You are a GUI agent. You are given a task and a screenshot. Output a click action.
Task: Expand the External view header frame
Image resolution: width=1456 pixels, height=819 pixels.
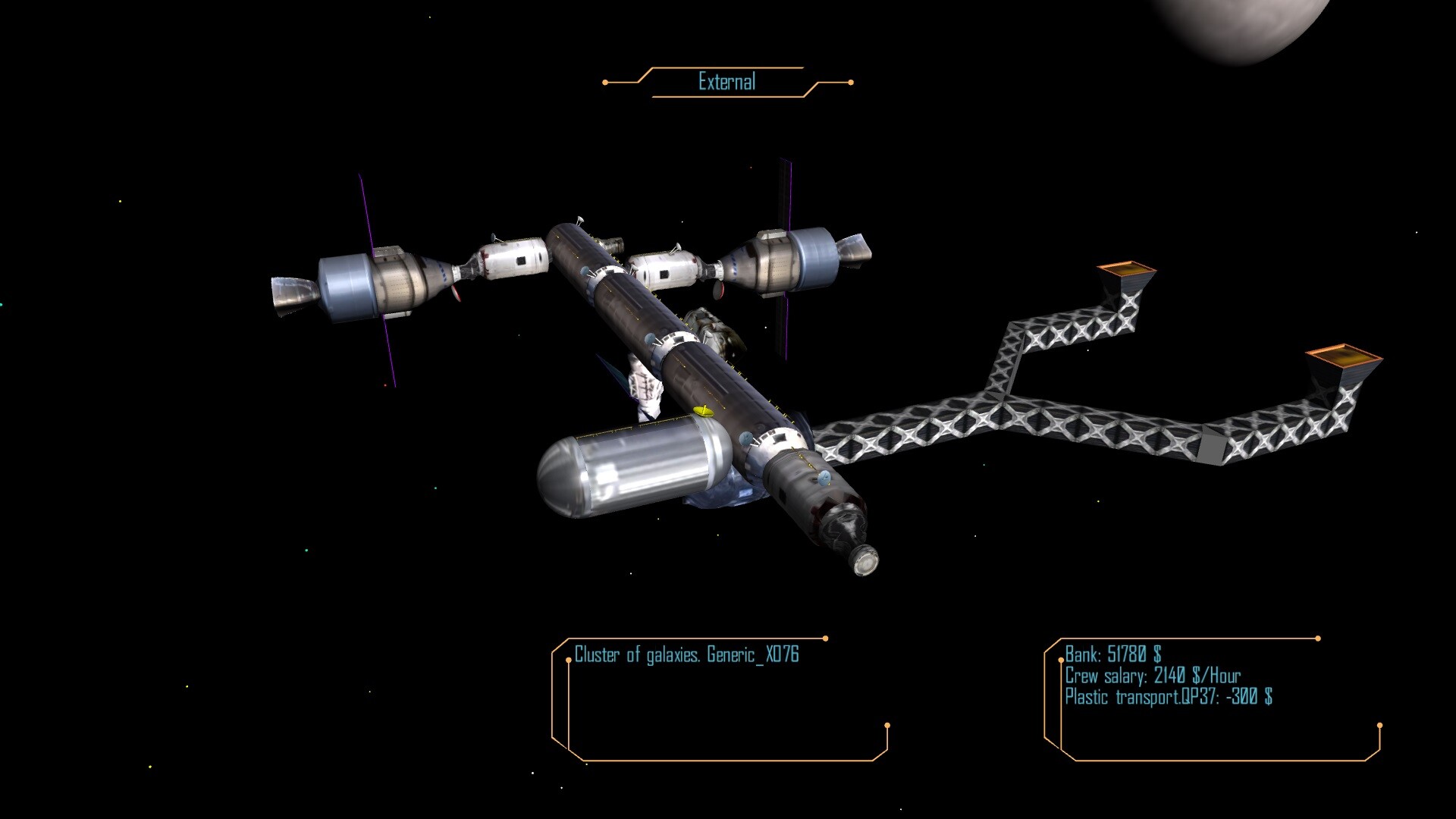pyautogui.click(x=726, y=80)
